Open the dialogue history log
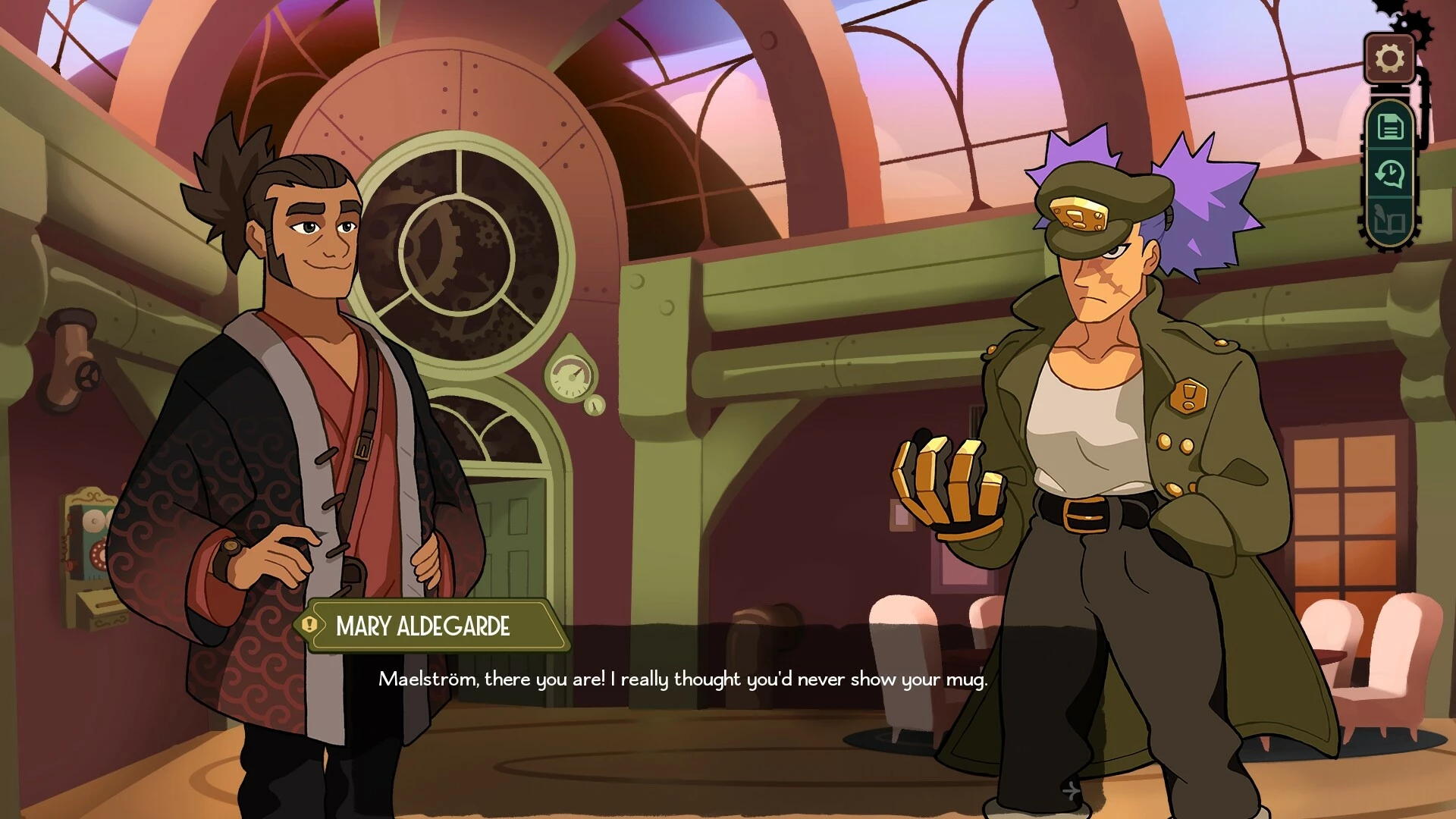Image resolution: width=1456 pixels, height=819 pixels. click(x=1389, y=174)
